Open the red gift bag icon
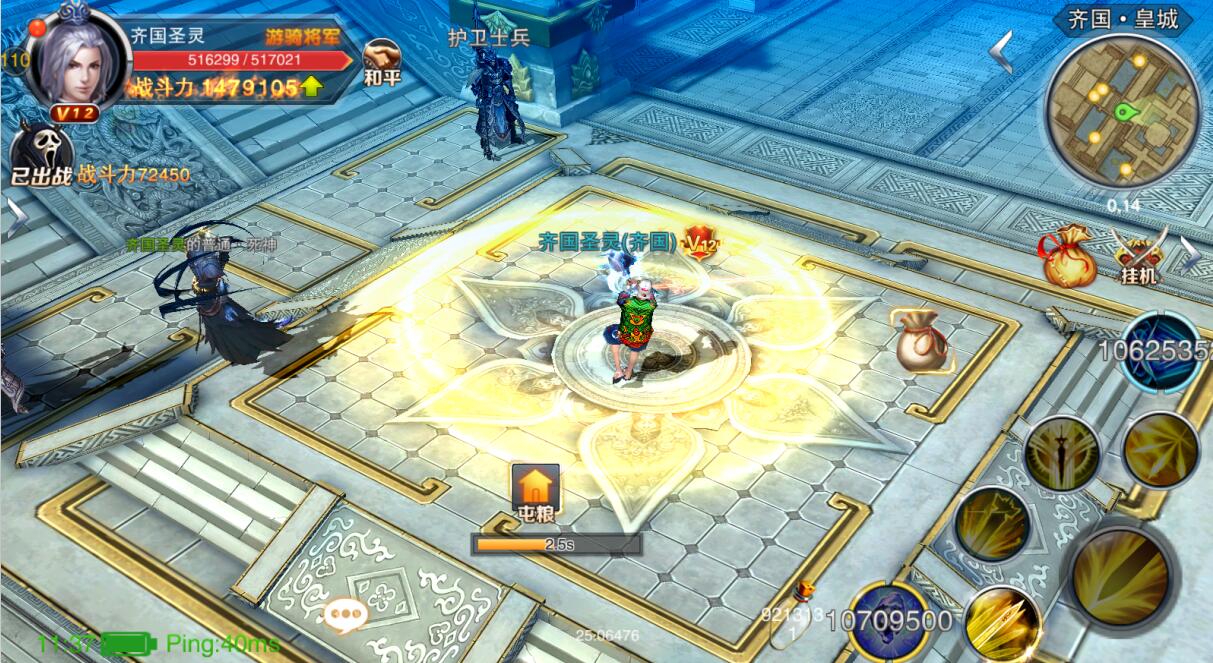Screen dimensions: 1213x663 click(x=1068, y=257)
